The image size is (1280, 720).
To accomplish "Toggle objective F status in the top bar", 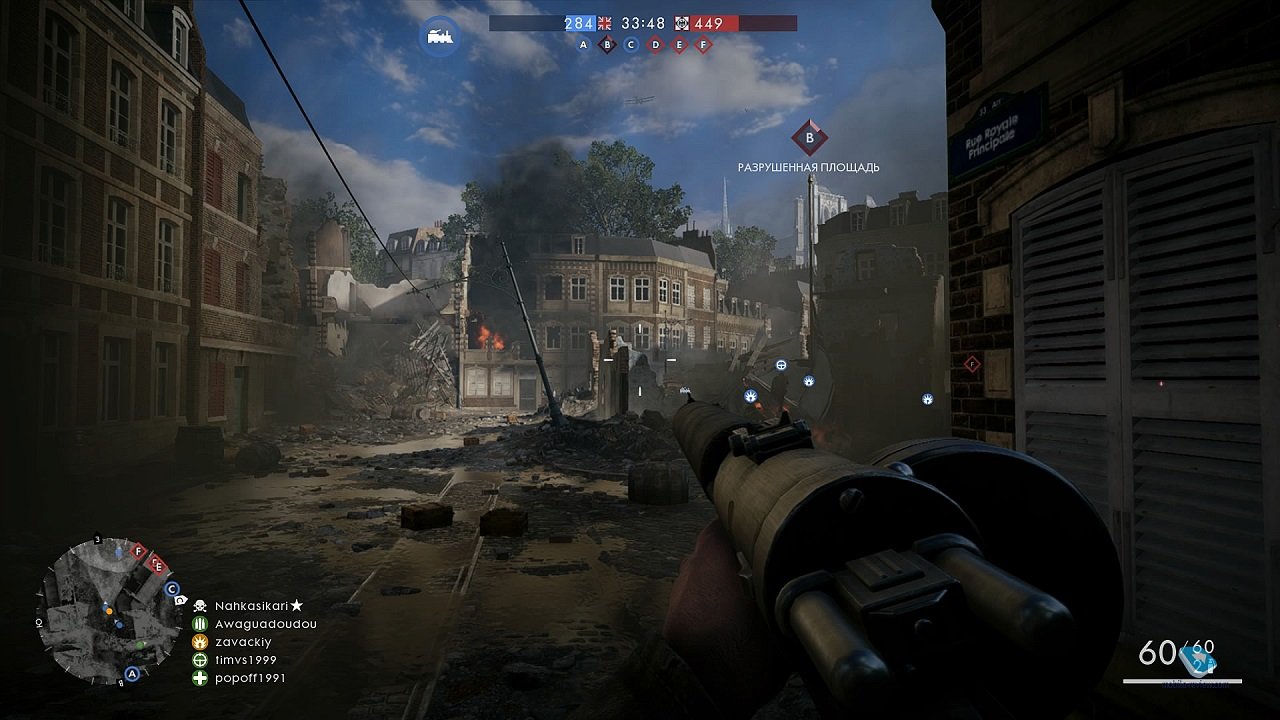I will point(703,45).
